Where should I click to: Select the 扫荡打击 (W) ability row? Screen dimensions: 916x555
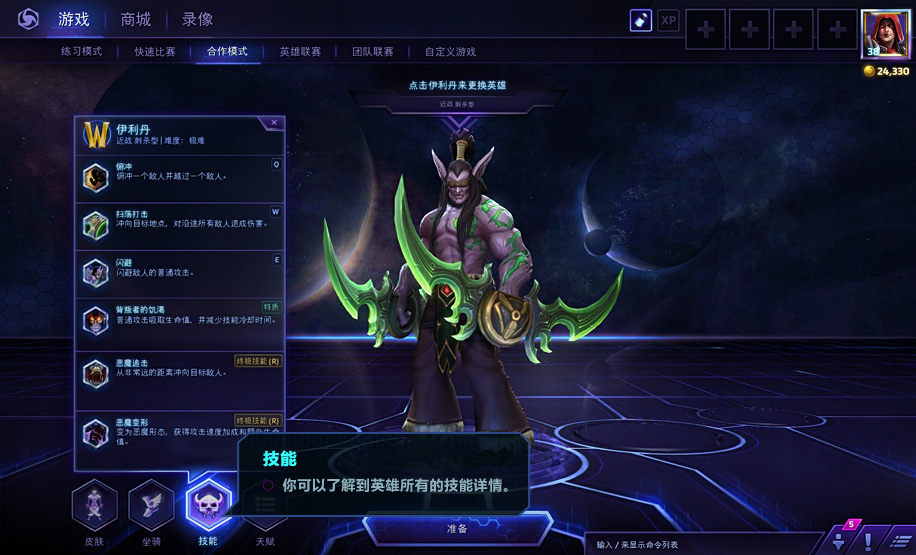click(x=180, y=224)
